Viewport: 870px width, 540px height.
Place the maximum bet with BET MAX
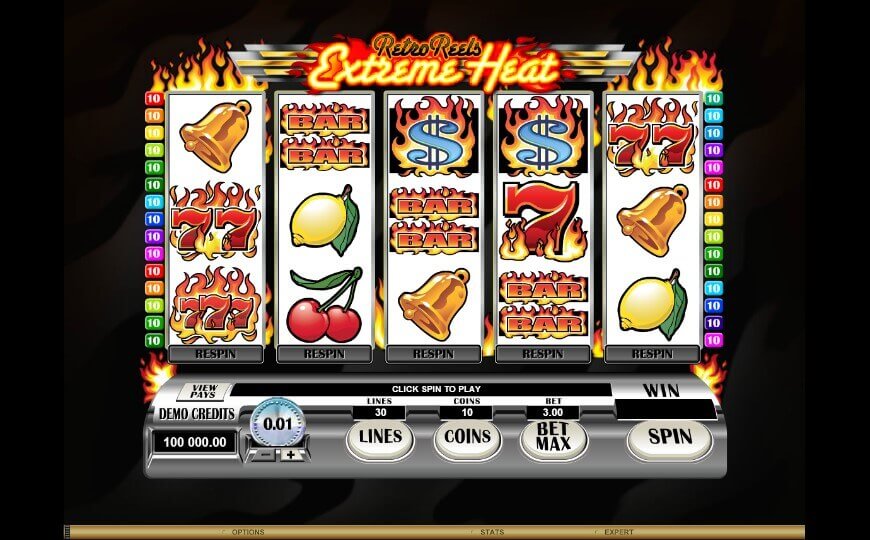552,437
